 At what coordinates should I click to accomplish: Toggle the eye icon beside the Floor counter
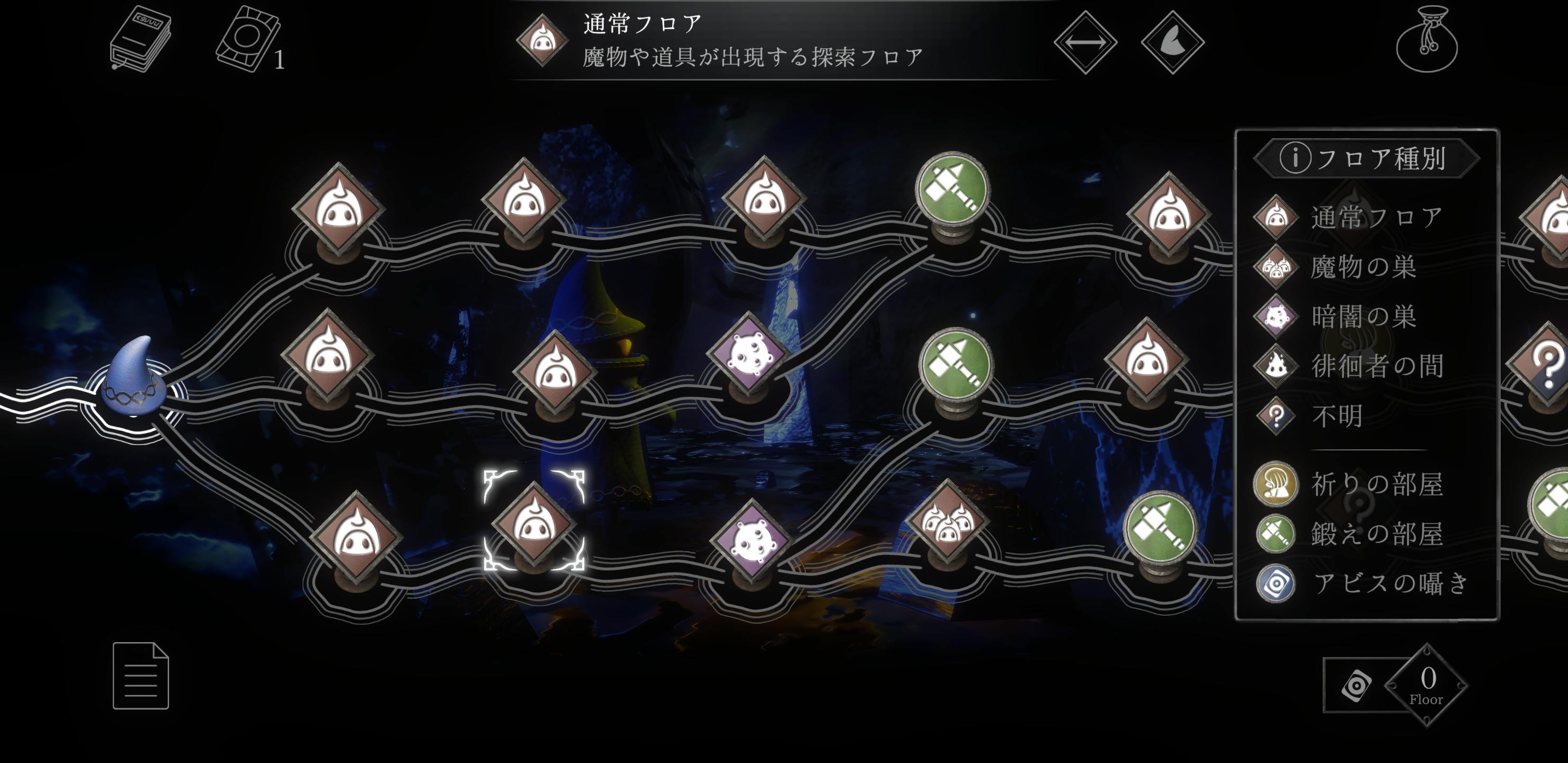click(1357, 686)
